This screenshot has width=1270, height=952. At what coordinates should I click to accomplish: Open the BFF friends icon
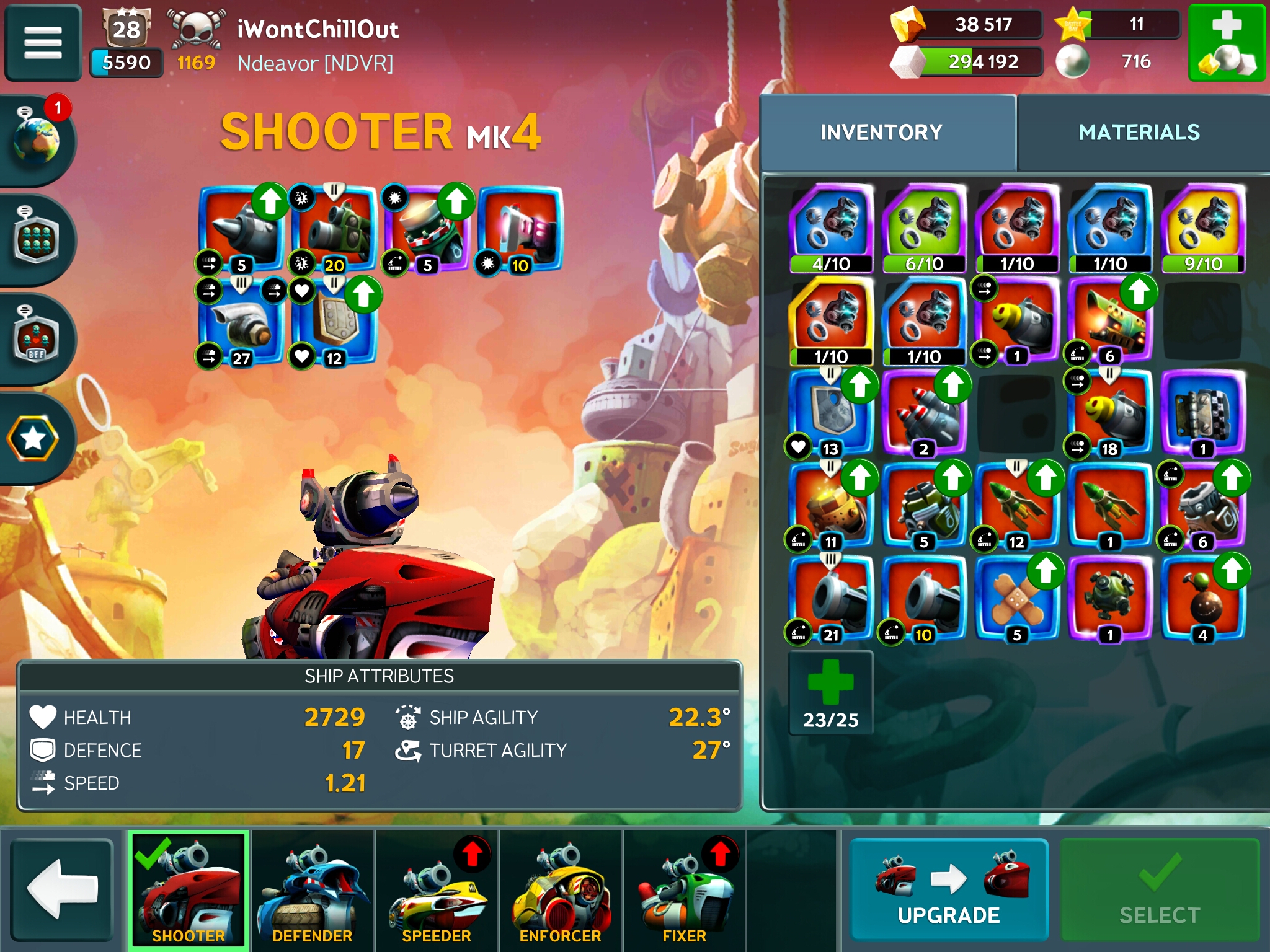[x=37, y=339]
